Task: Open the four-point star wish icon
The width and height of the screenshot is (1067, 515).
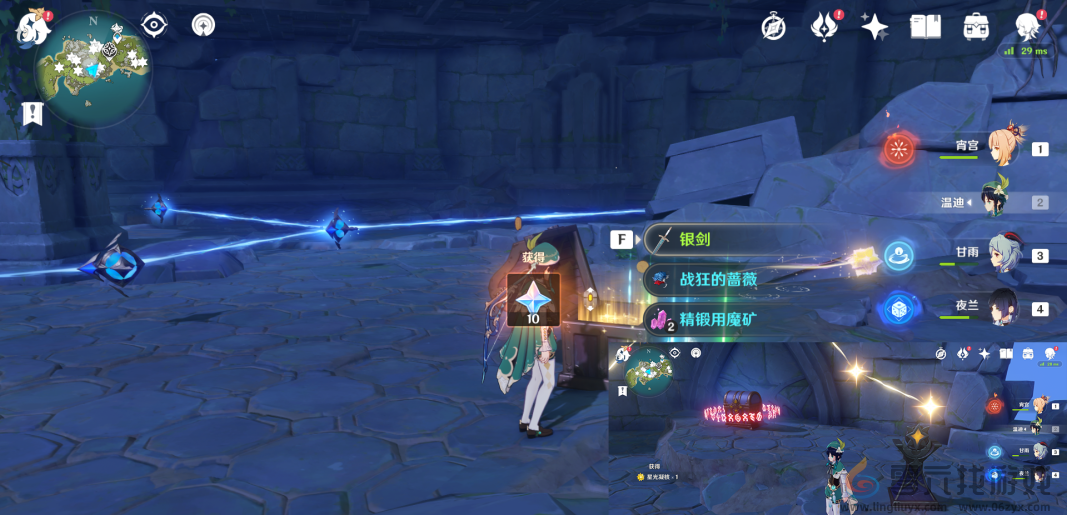Action: click(875, 27)
